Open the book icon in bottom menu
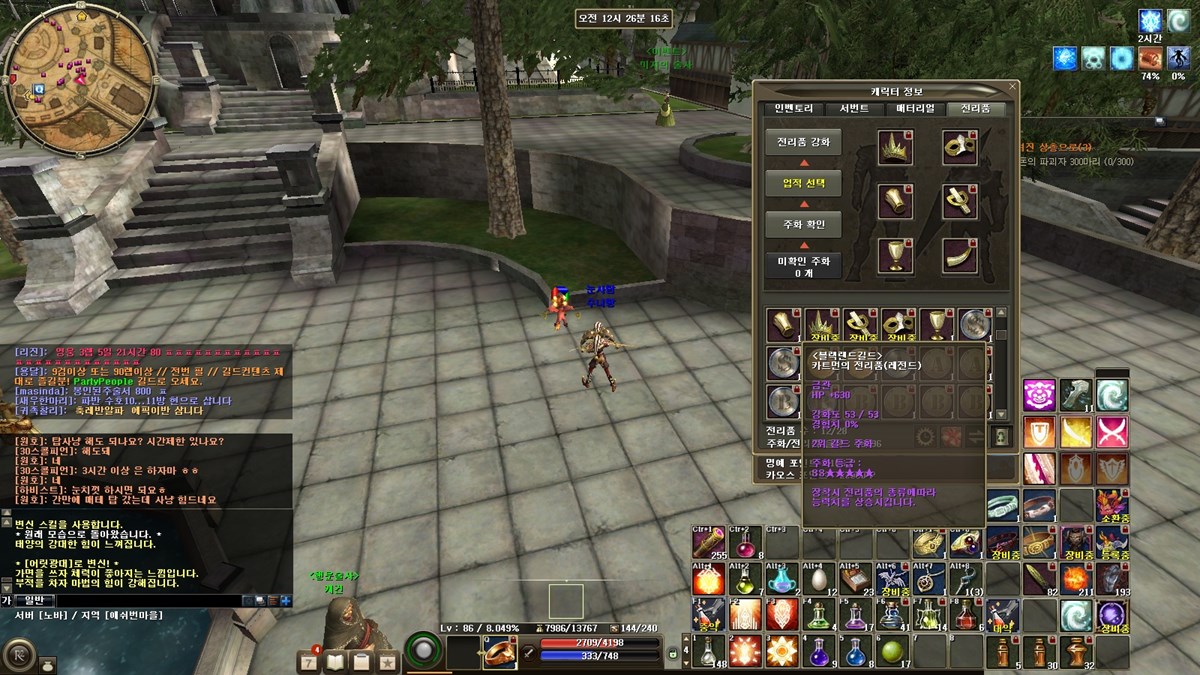The width and height of the screenshot is (1200, 675). [334, 661]
